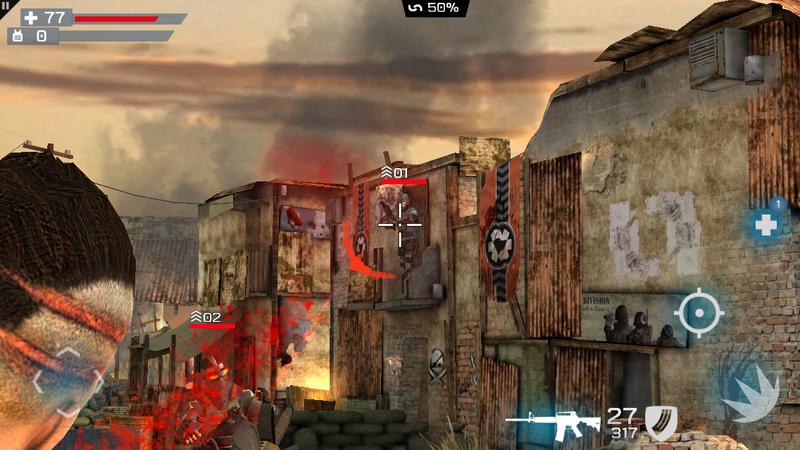Reload using the magazine icon
Viewport: 800px width, 450px height.
[660, 422]
